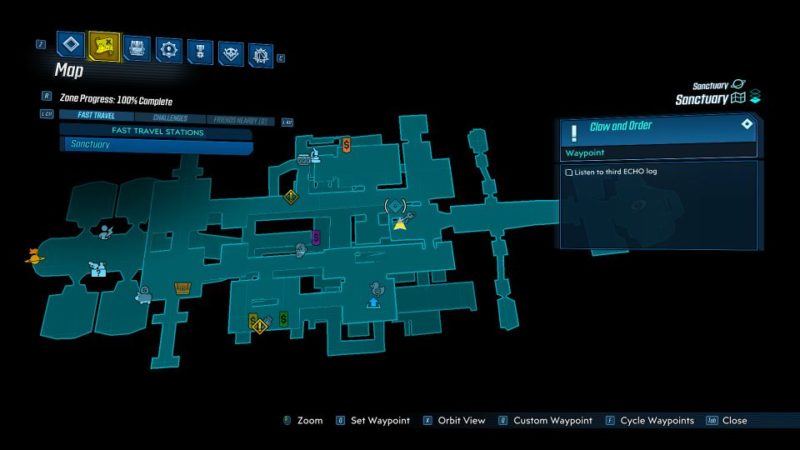This screenshot has height=450, width=800.
Task: Open the Inventory backpack tab
Action: [x=139, y=48]
